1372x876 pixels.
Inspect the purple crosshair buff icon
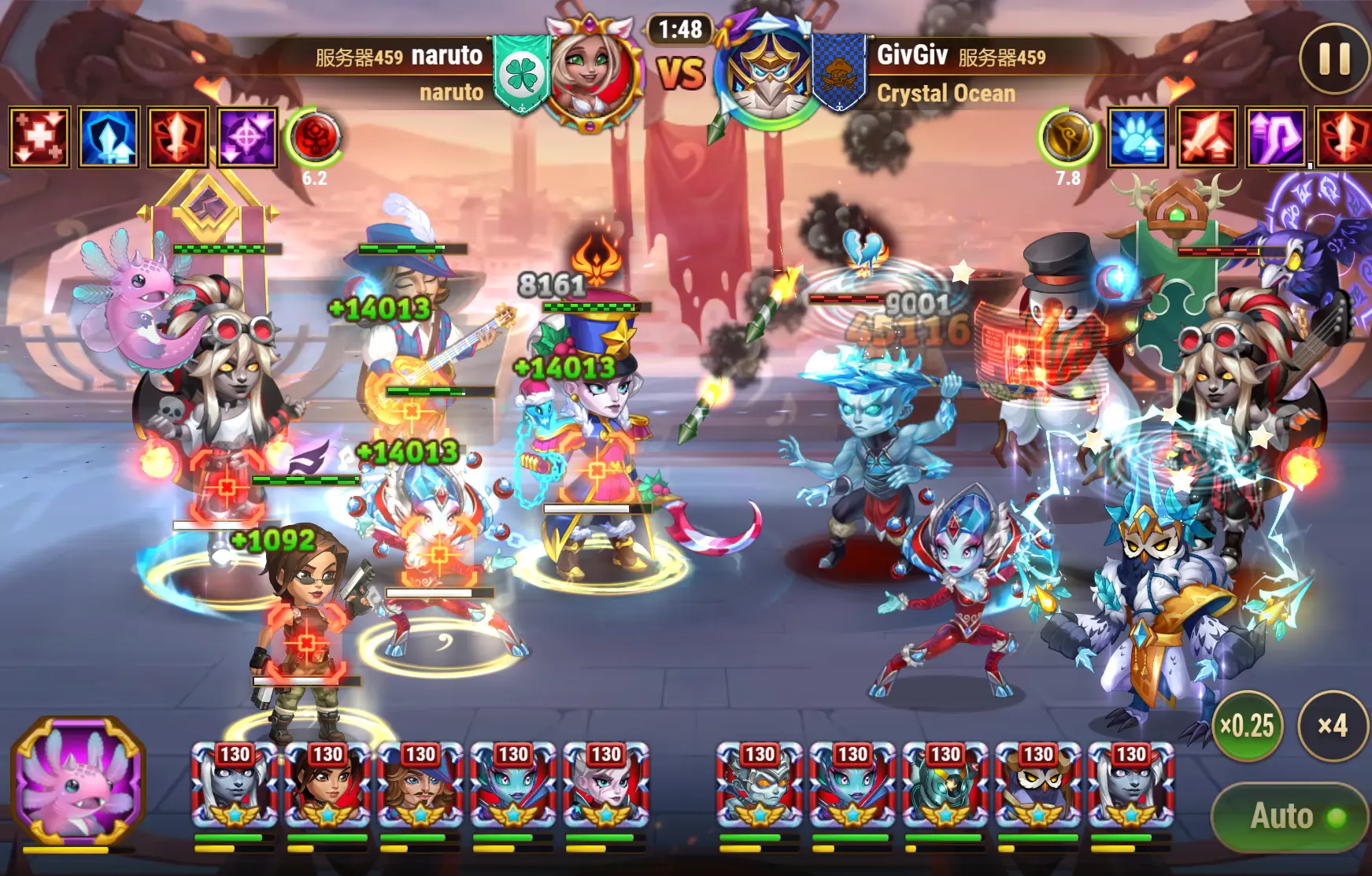pyautogui.click(x=247, y=137)
